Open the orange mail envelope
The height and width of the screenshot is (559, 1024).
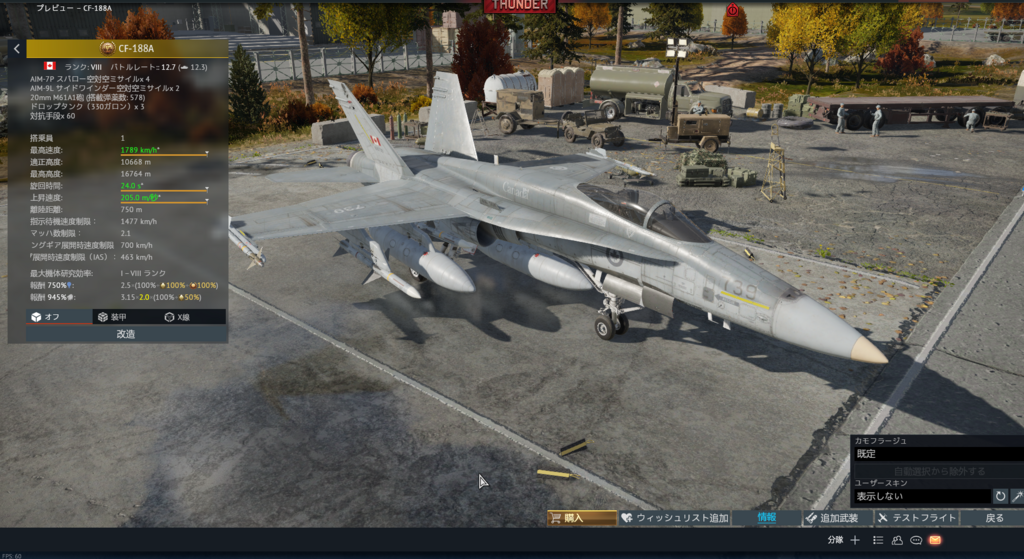[935, 540]
